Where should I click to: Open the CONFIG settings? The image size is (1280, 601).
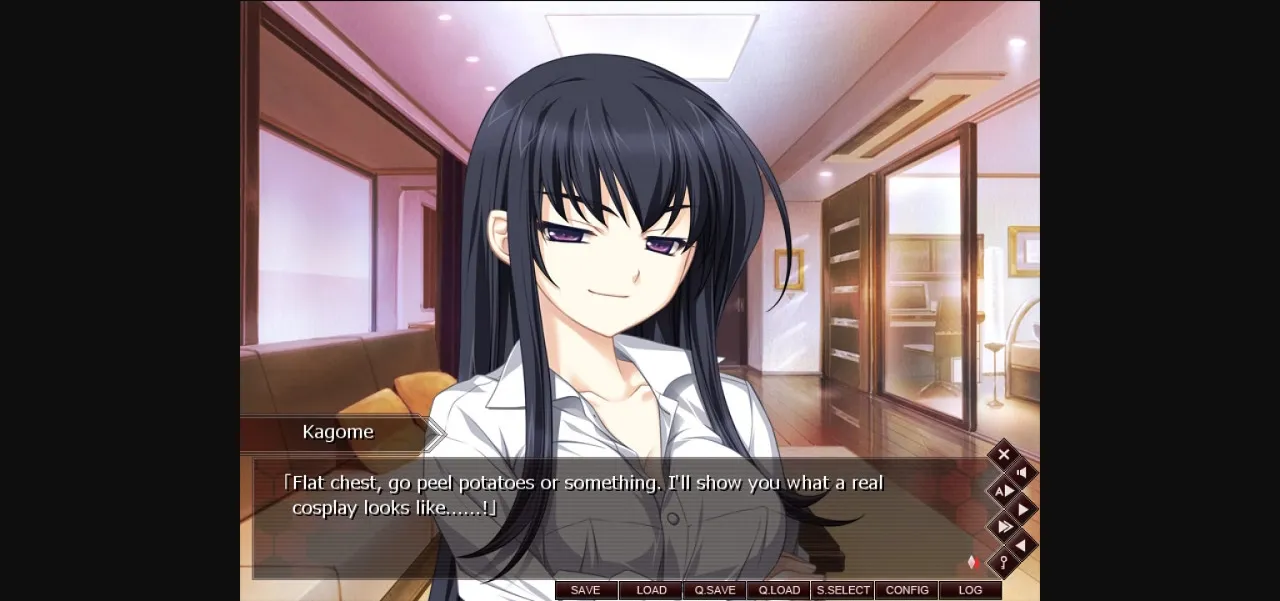(x=907, y=590)
